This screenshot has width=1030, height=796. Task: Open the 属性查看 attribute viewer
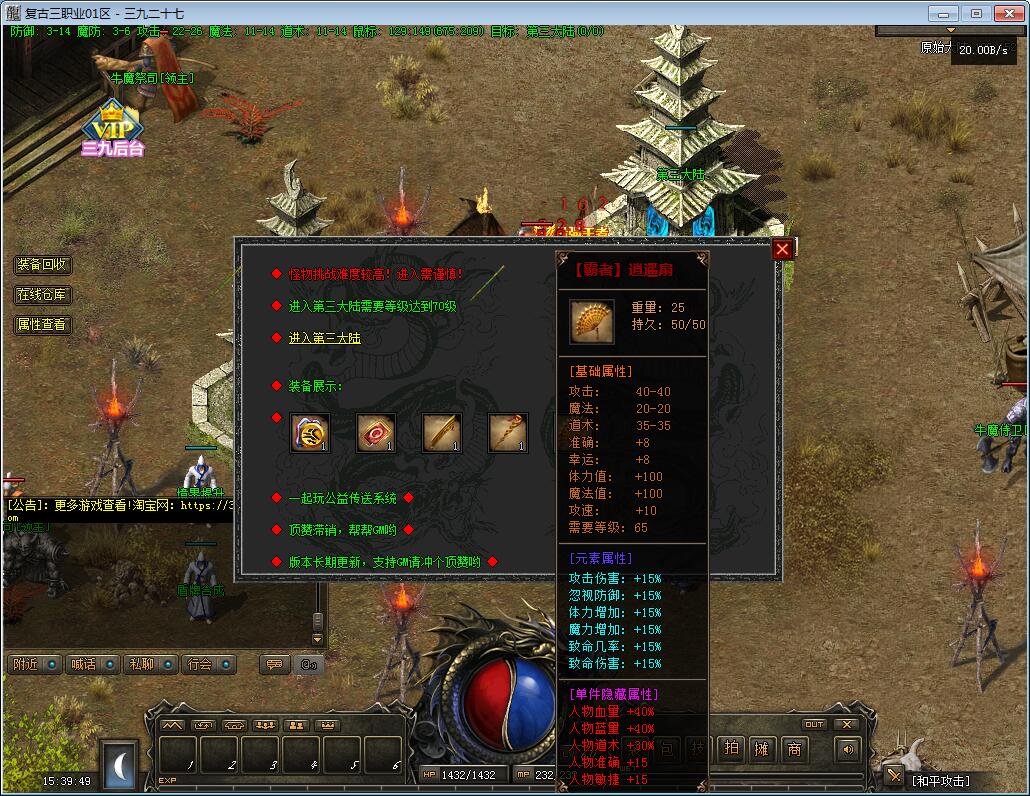[x=42, y=325]
